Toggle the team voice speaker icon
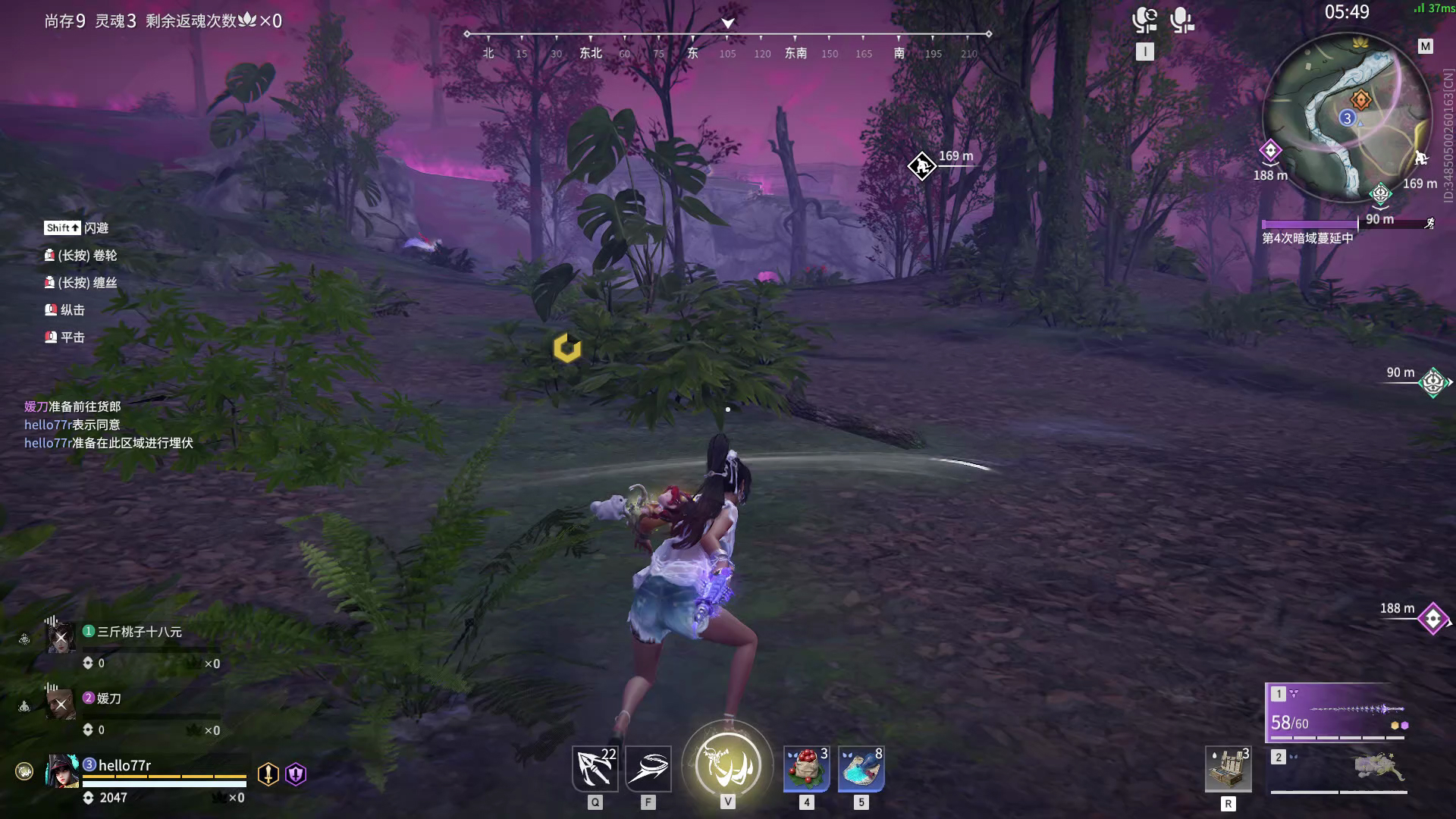Viewport: 1456px width, 819px height. pos(1144,20)
